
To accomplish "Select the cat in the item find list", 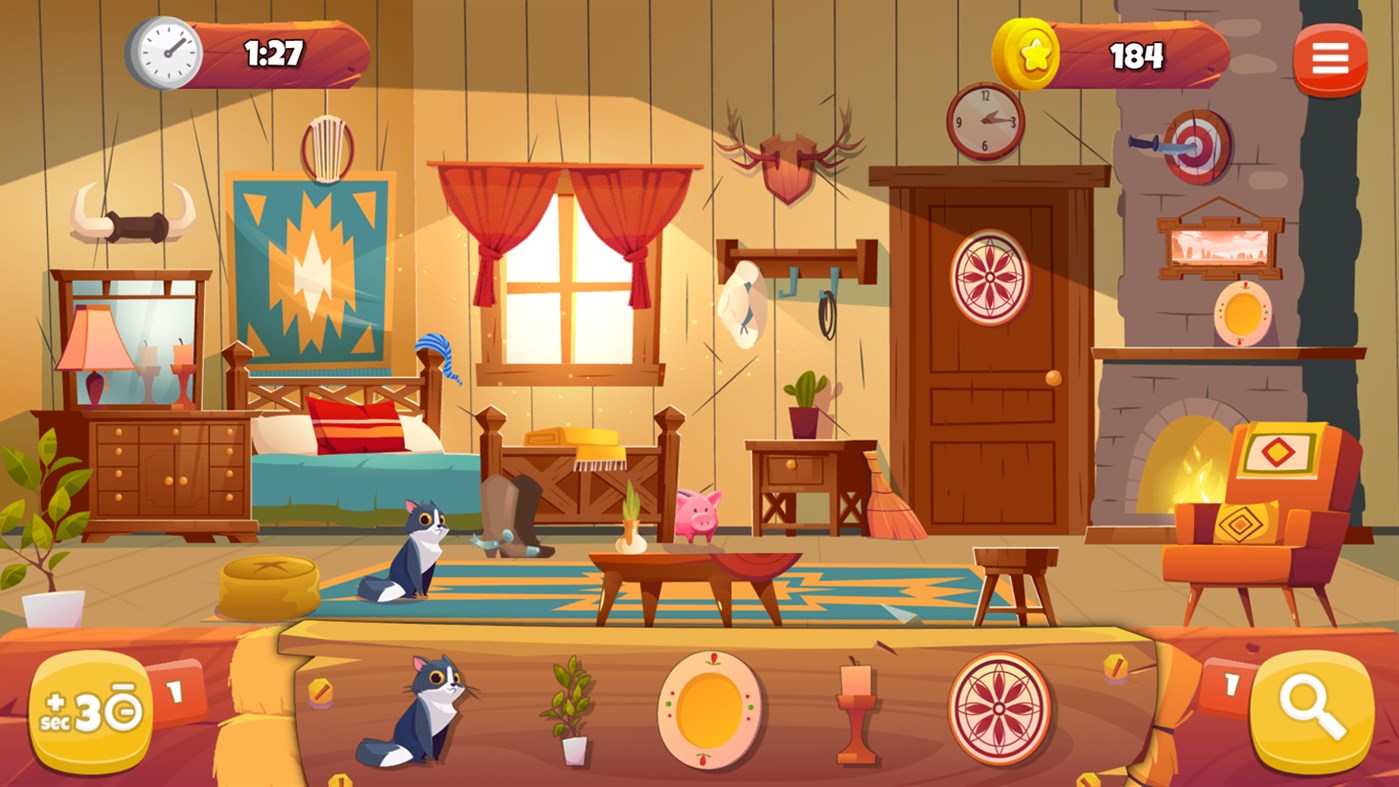I will coord(424,712).
